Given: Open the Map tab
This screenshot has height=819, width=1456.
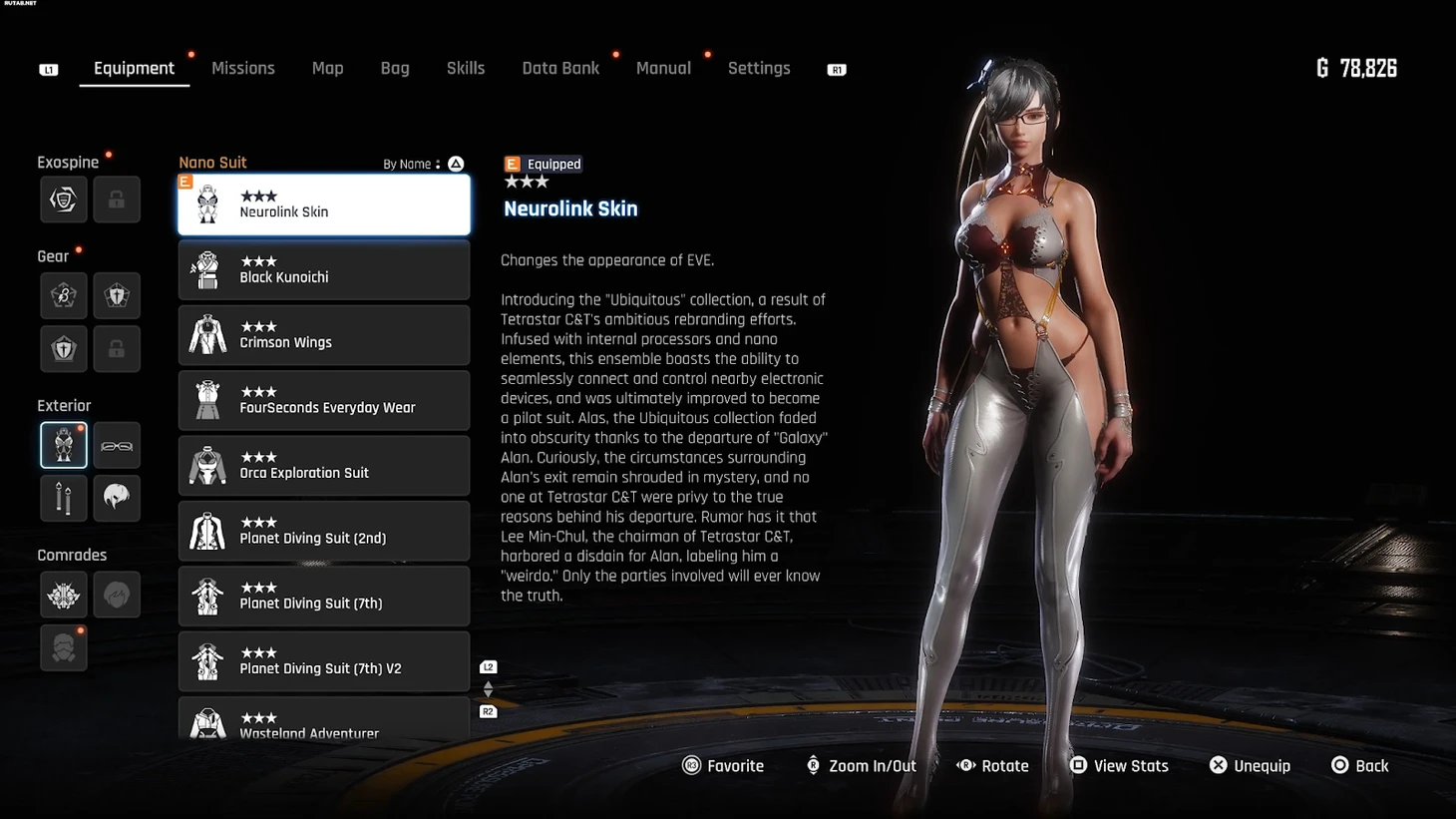Looking at the screenshot, I should [327, 69].
